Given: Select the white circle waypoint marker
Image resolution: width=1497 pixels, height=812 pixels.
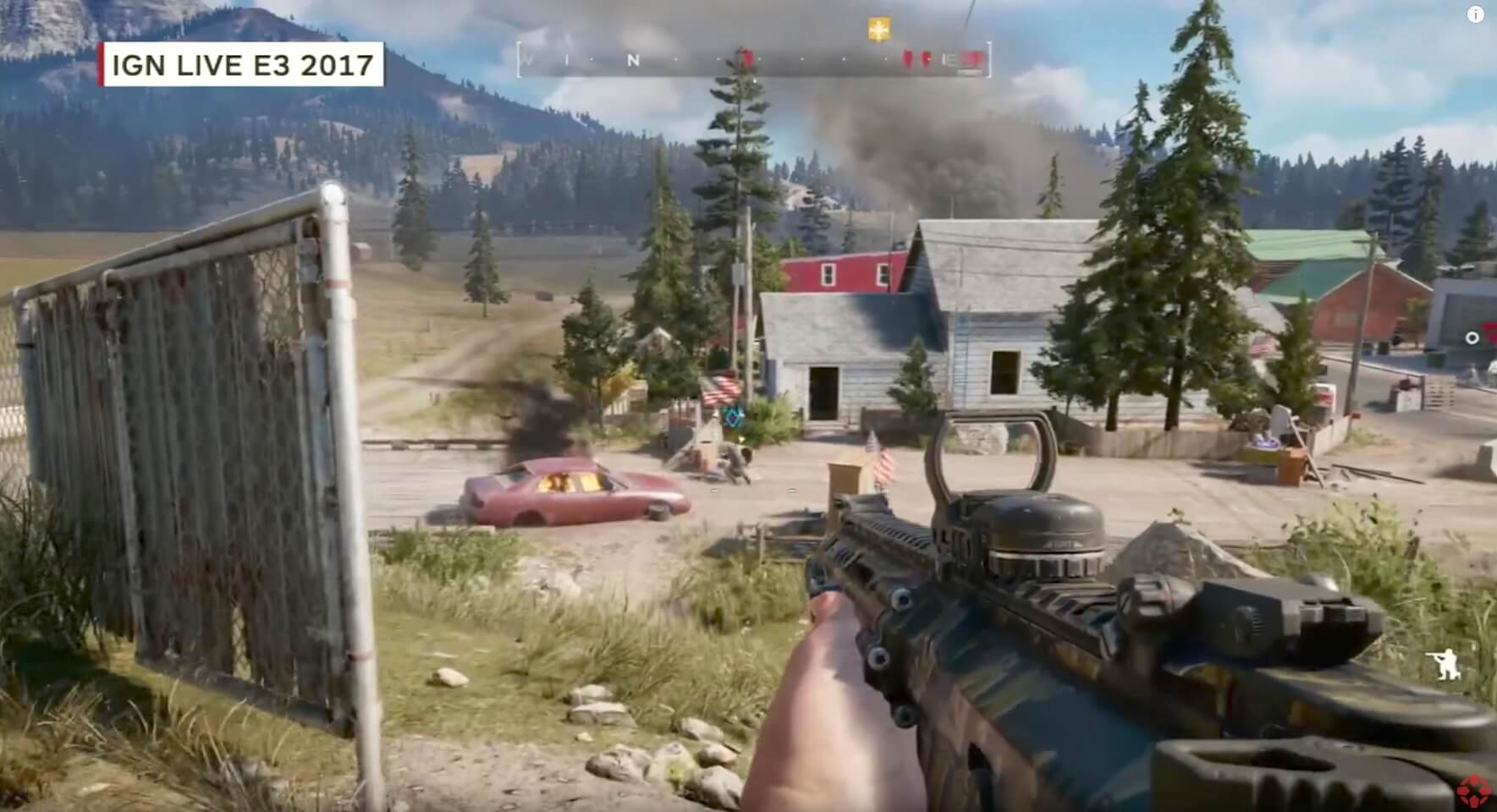Looking at the screenshot, I should 1472,338.
